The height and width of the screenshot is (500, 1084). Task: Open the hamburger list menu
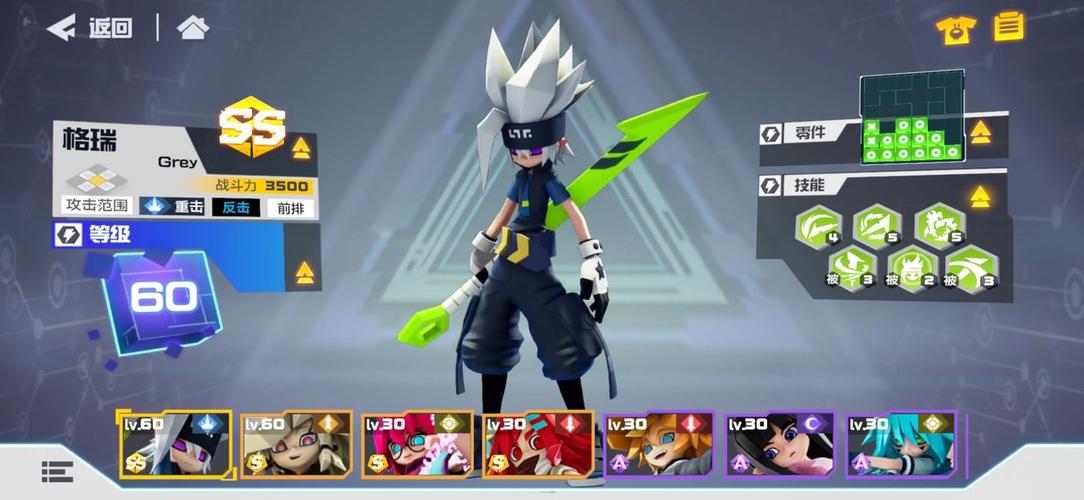coord(57,471)
